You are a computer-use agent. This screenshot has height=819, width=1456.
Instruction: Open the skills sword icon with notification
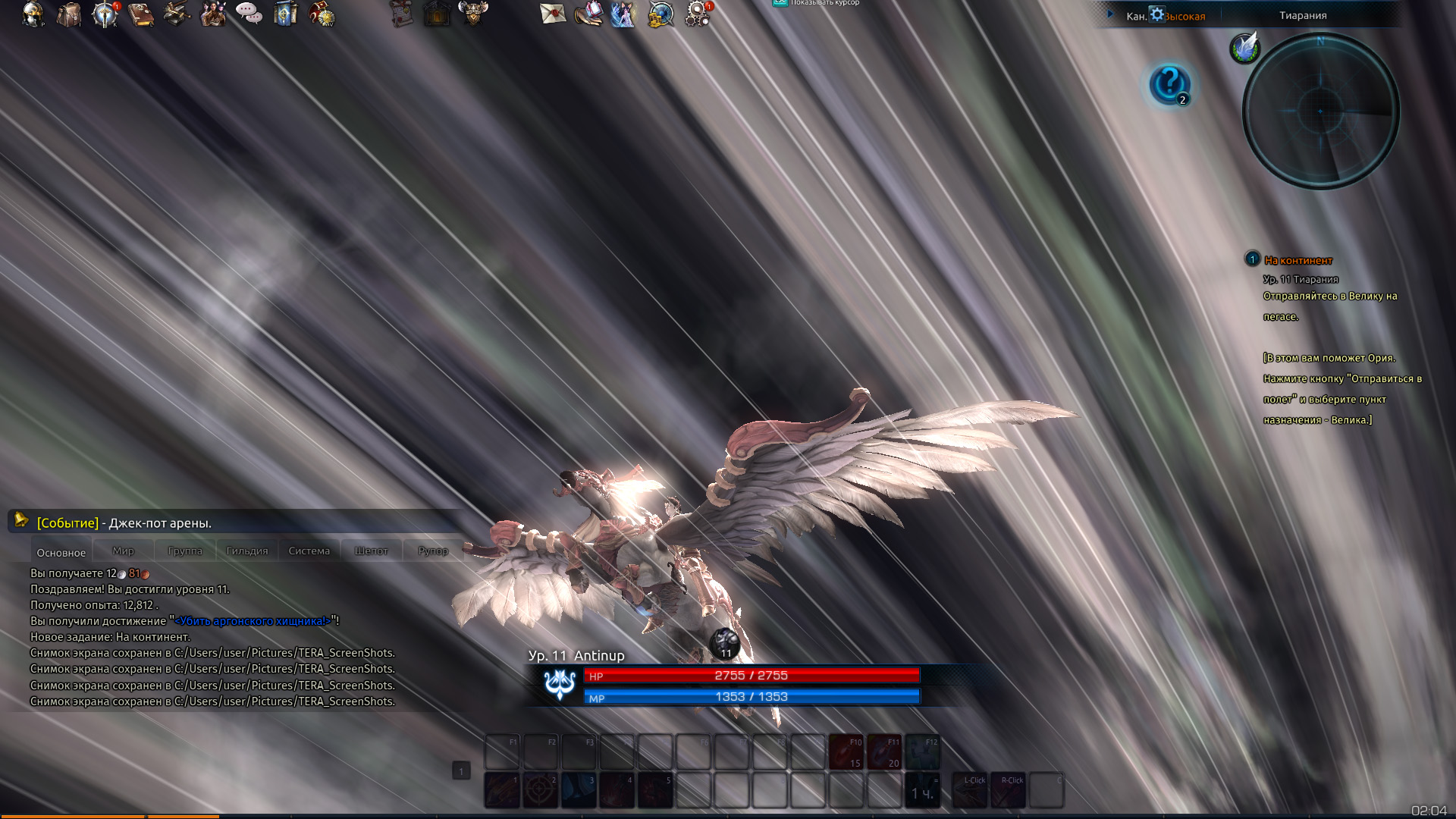(x=105, y=14)
